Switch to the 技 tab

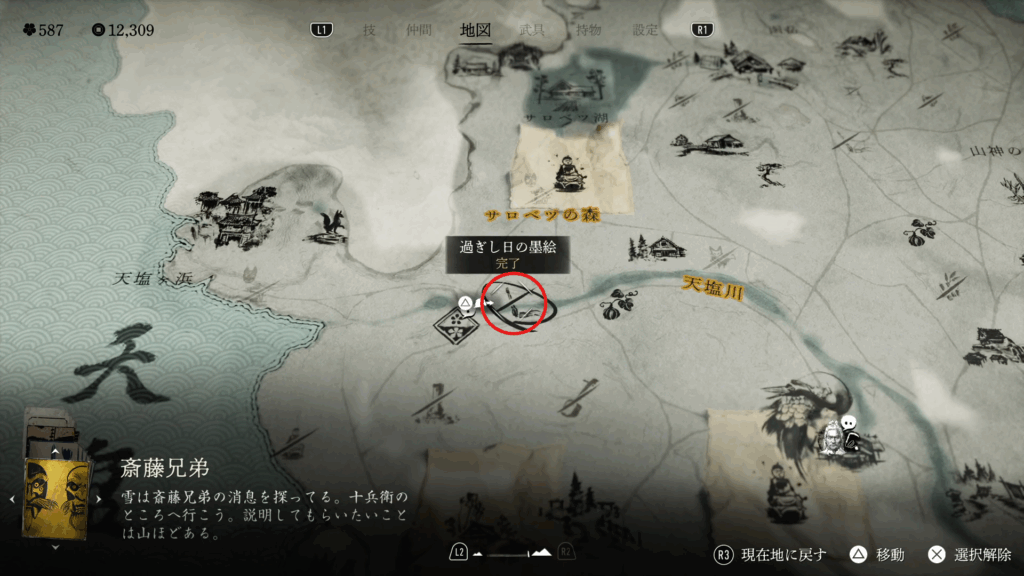[x=369, y=30]
